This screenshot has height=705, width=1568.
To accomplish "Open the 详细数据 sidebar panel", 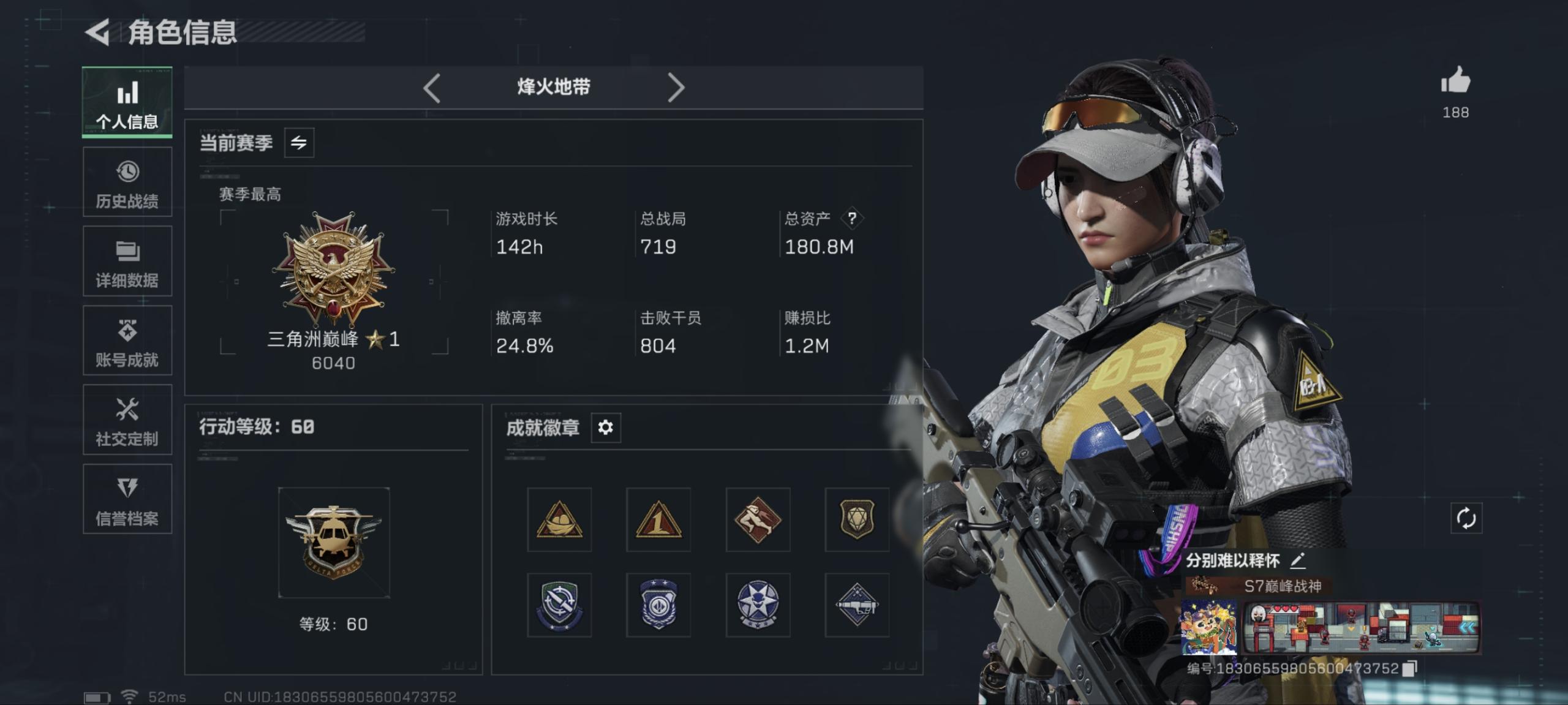I will click(x=127, y=262).
